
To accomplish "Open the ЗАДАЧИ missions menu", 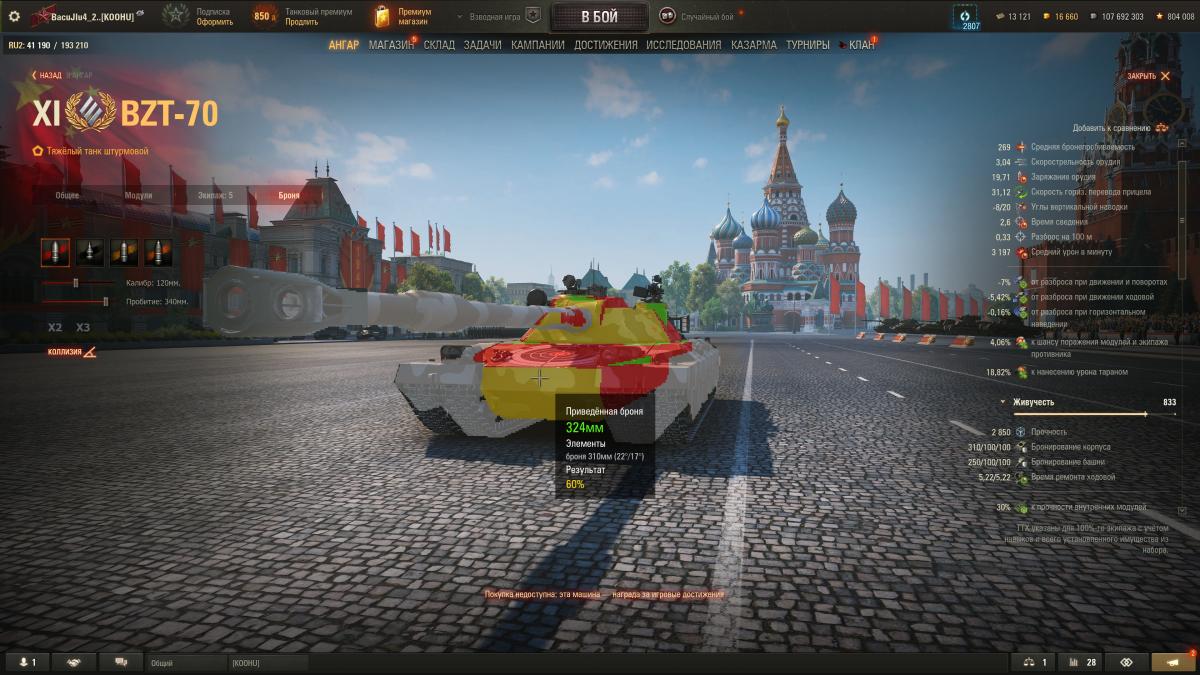I will pyautogui.click(x=483, y=45).
